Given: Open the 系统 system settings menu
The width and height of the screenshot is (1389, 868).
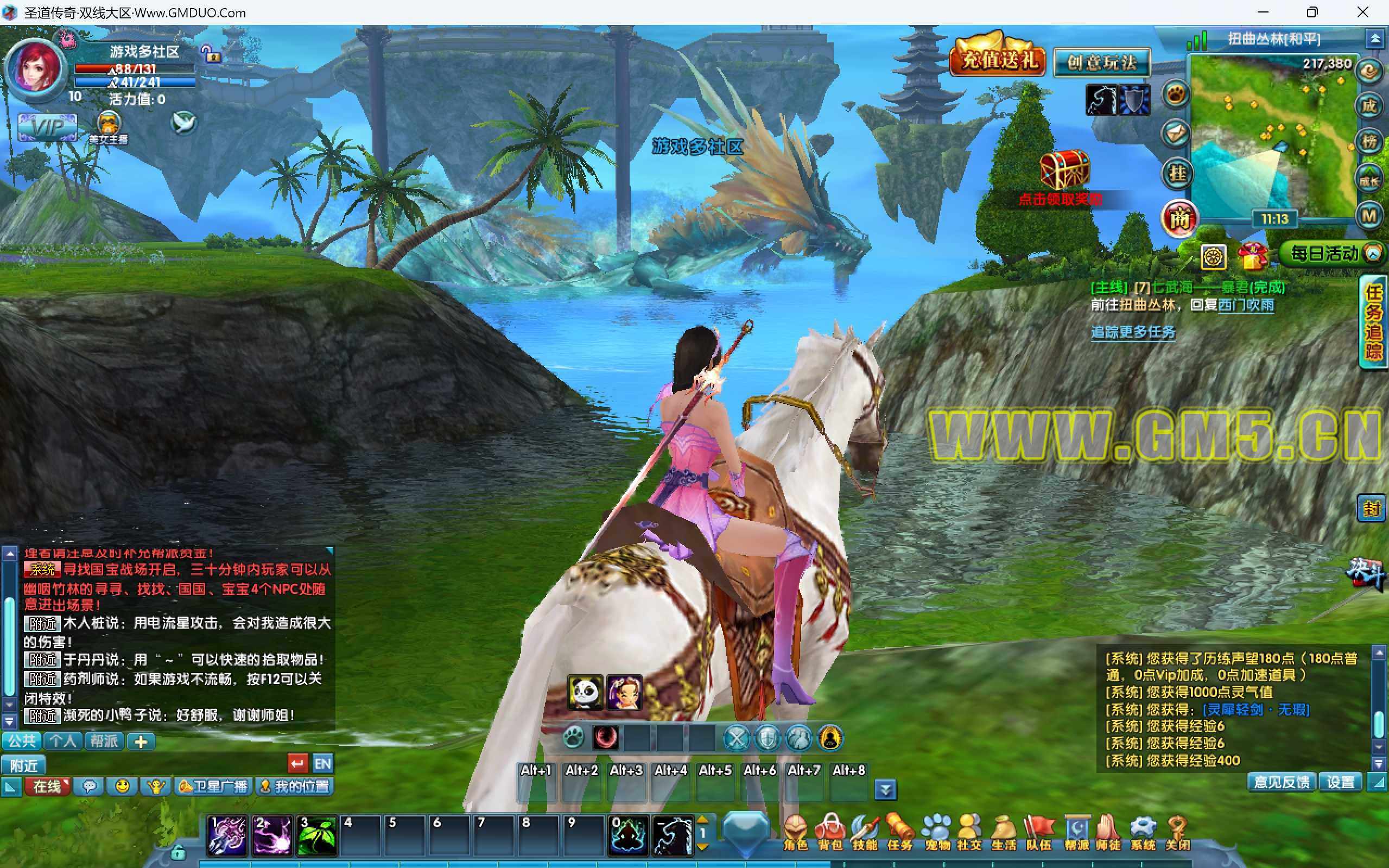Looking at the screenshot, I should tap(1143, 831).
